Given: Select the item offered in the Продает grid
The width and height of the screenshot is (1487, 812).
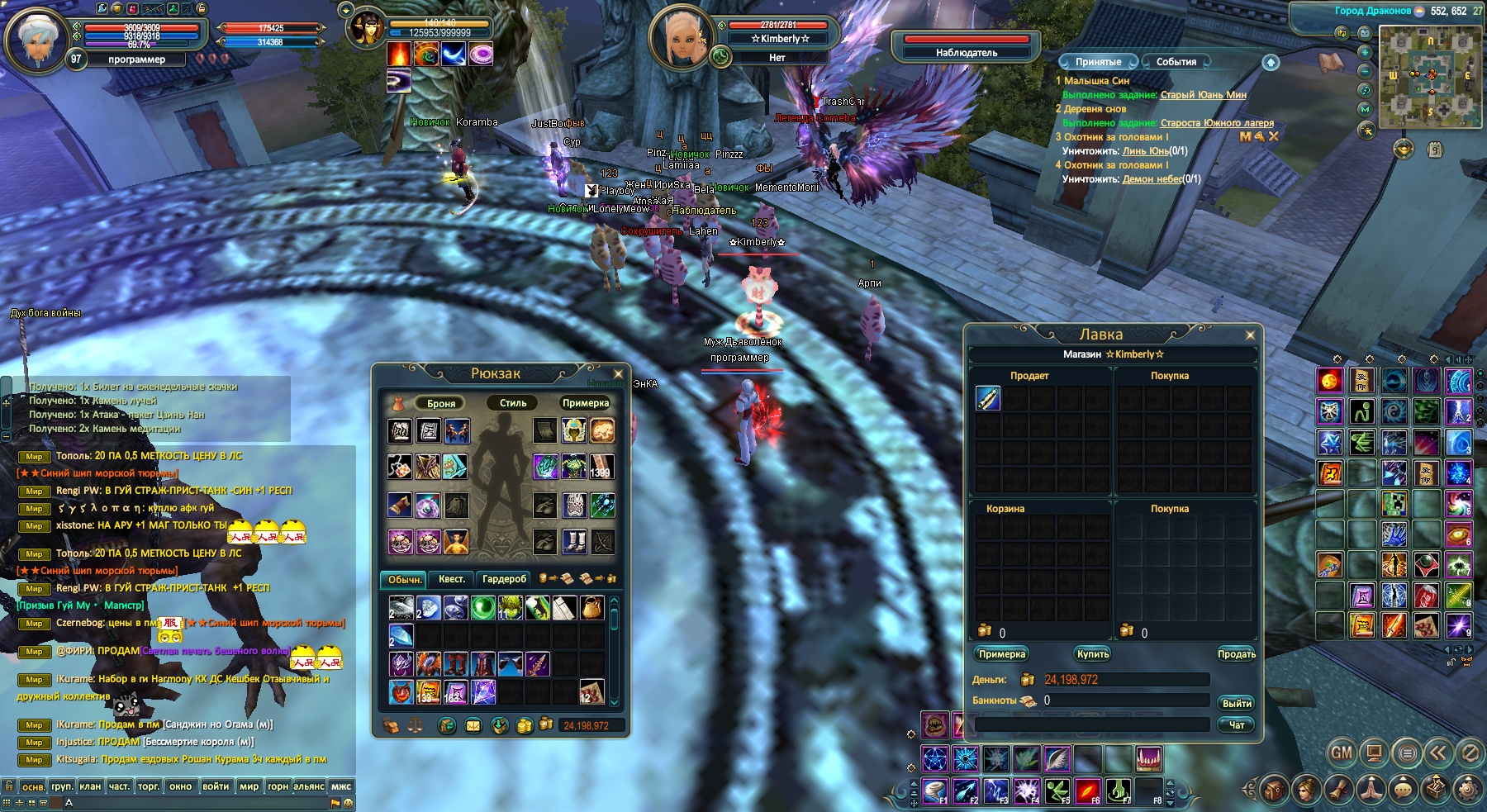Looking at the screenshot, I should tap(989, 398).
